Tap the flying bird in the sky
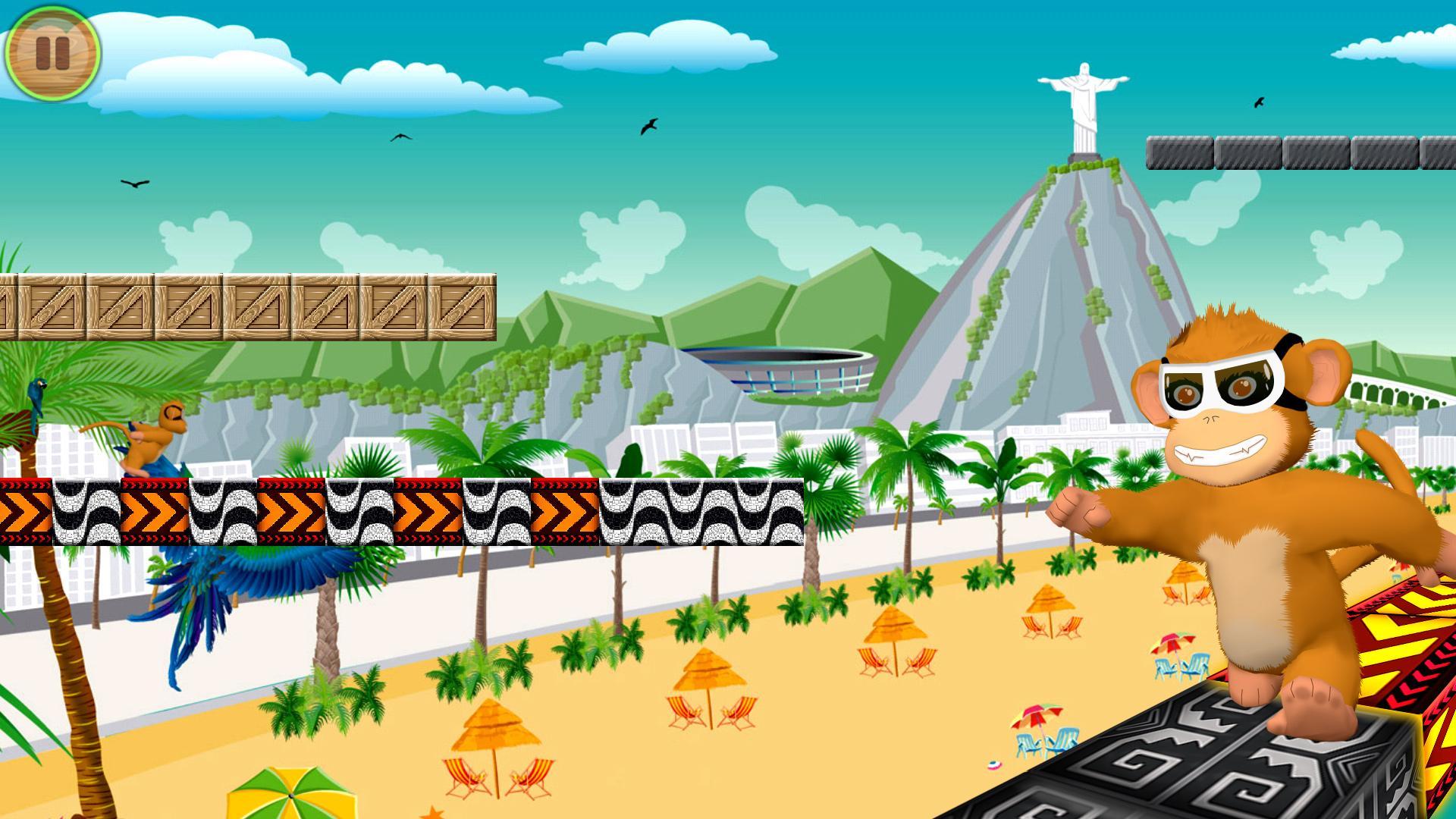The image size is (1456, 819). point(648,125)
